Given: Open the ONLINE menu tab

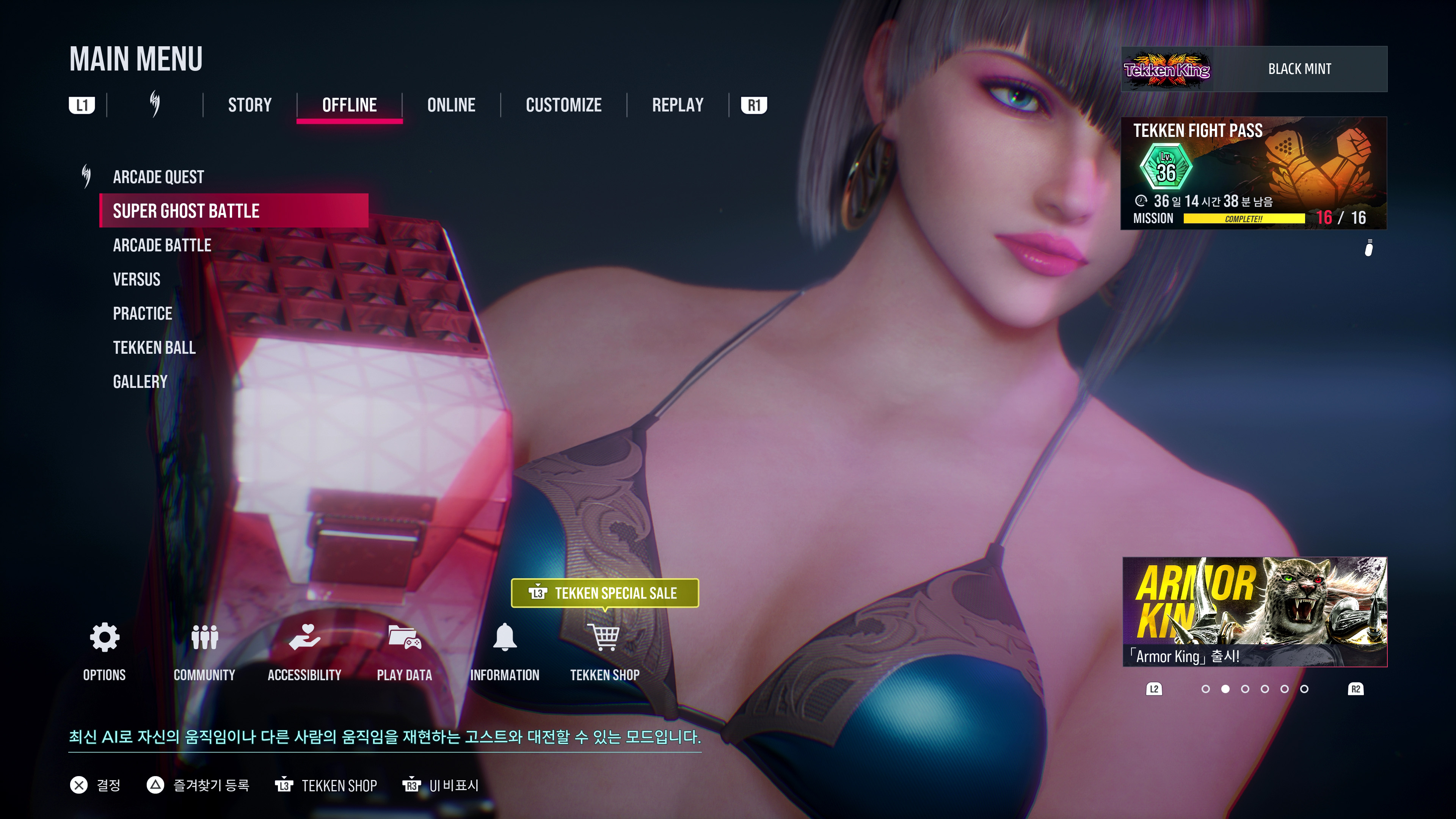Looking at the screenshot, I should (451, 105).
